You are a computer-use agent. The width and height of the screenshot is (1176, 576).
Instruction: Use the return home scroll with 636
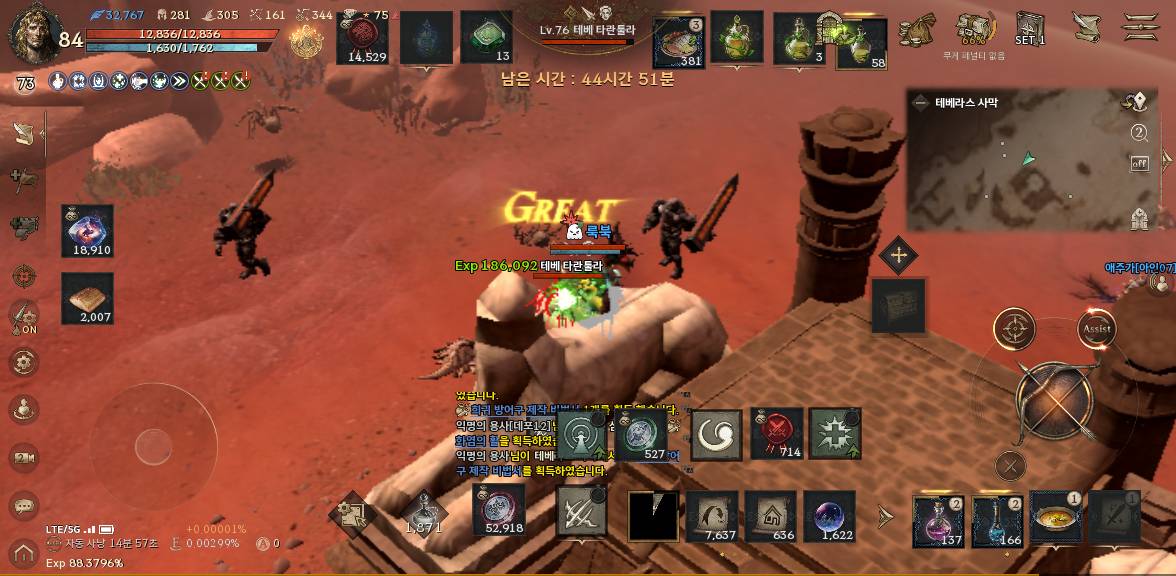coord(770,516)
